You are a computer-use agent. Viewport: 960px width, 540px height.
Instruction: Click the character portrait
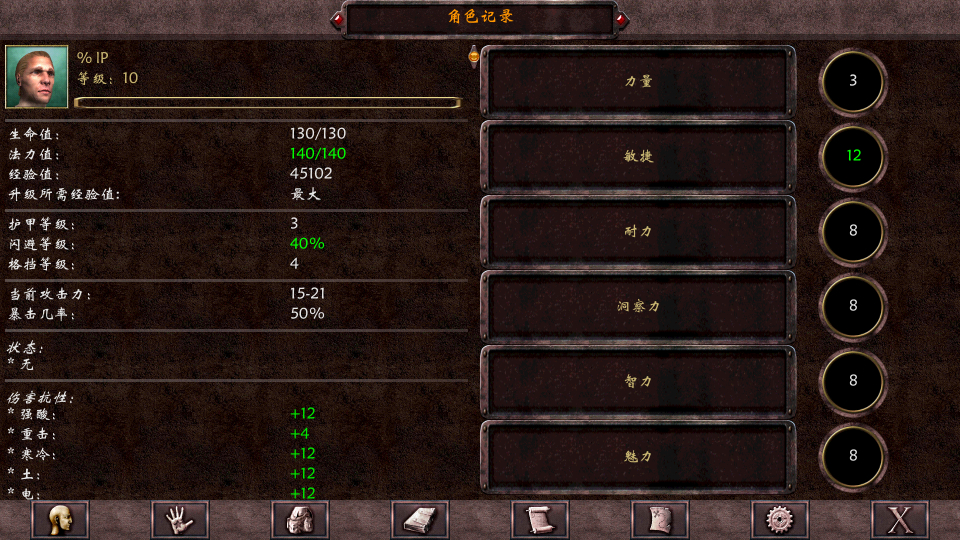click(37, 77)
